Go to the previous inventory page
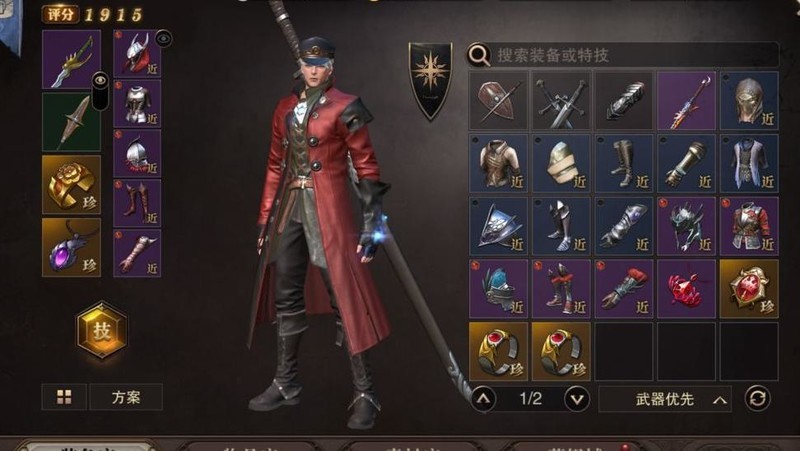This screenshot has height=451, width=800. tap(483, 399)
